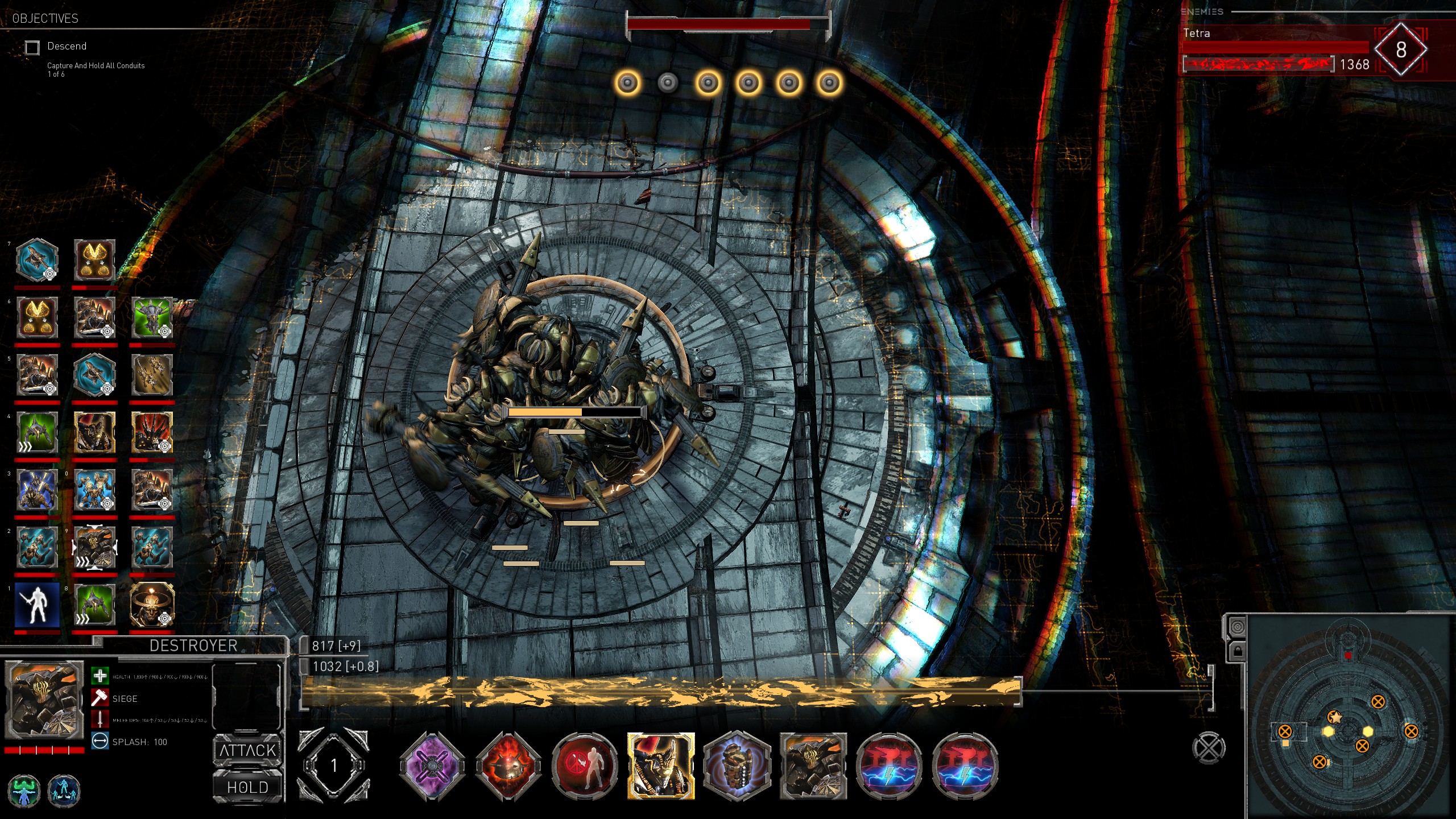Click the number 1 diamond deck counter
The height and width of the screenshot is (819, 1456).
pyautogui.click(x=334, y=766)
